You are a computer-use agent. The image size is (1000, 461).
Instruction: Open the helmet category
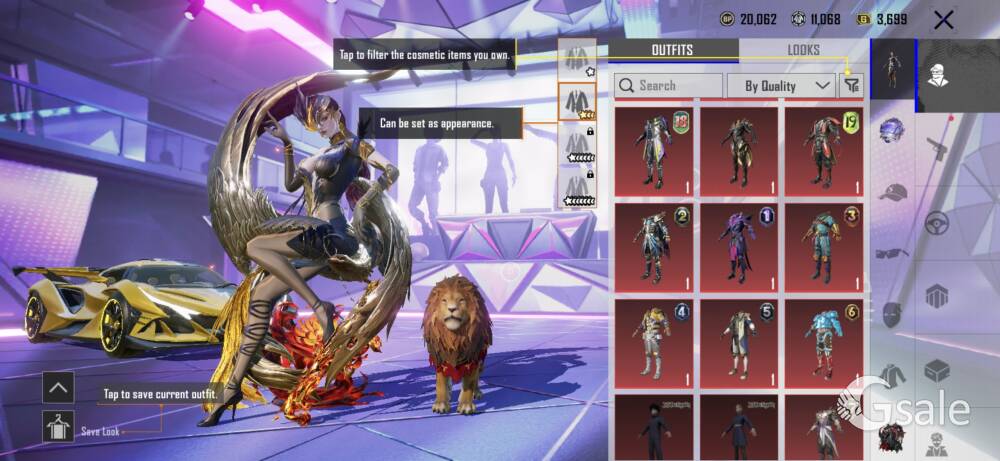(x=893, y=131)
